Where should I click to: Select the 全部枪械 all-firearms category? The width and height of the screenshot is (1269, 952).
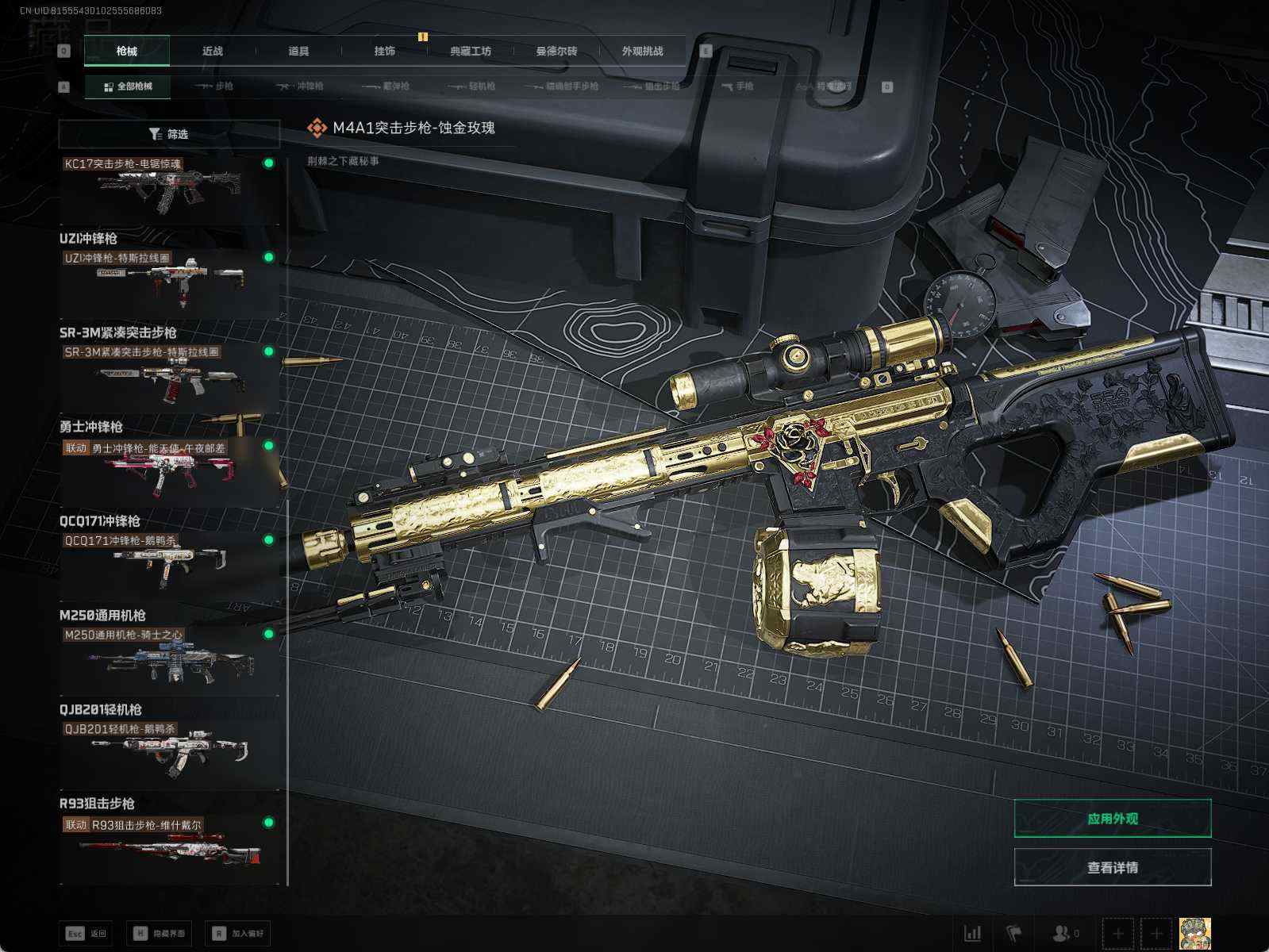click(x=128, y=86)
